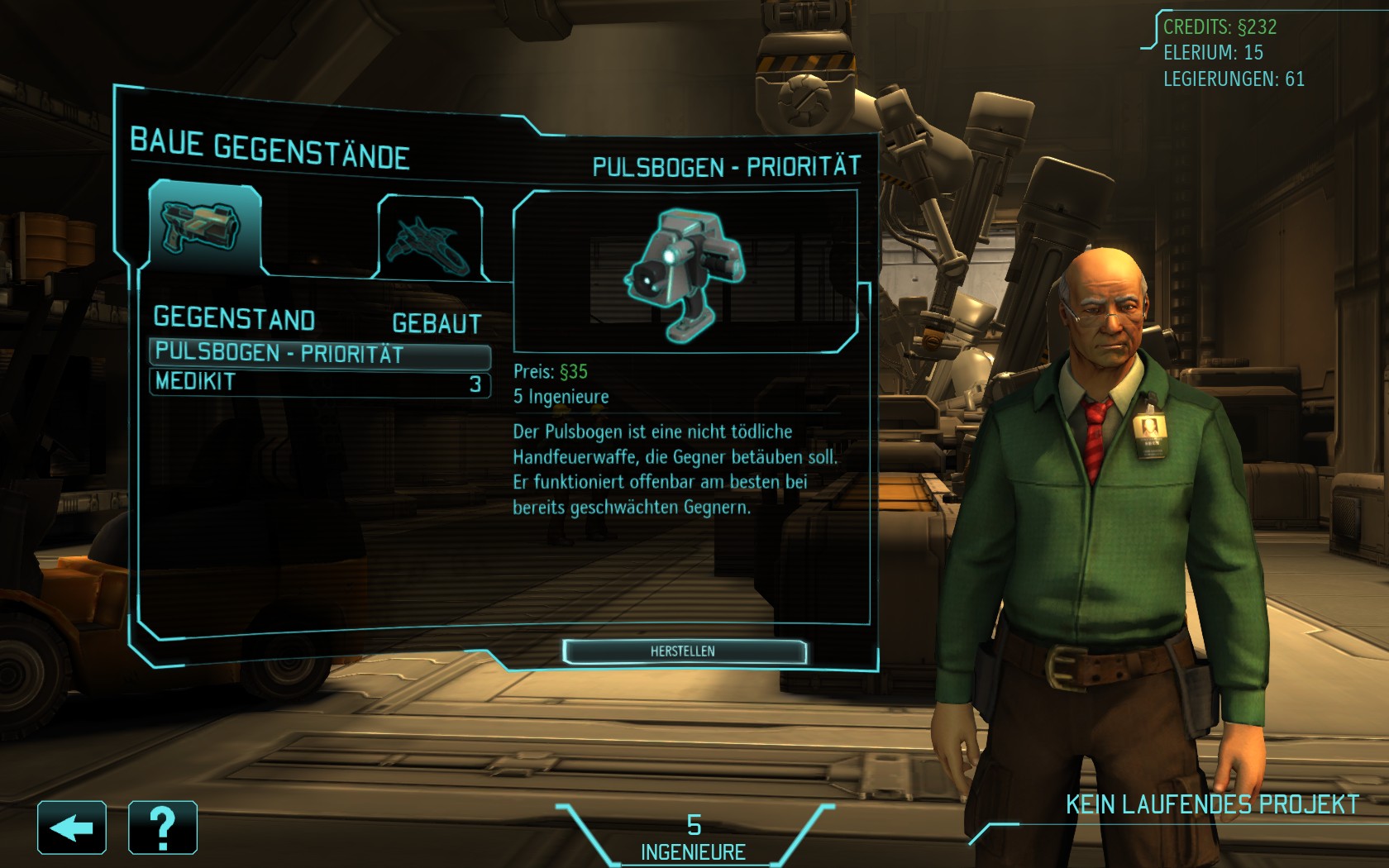This screenshot has width=1389, height=868.
Task: Go back with the arrow button
Action: pos(72,827)
